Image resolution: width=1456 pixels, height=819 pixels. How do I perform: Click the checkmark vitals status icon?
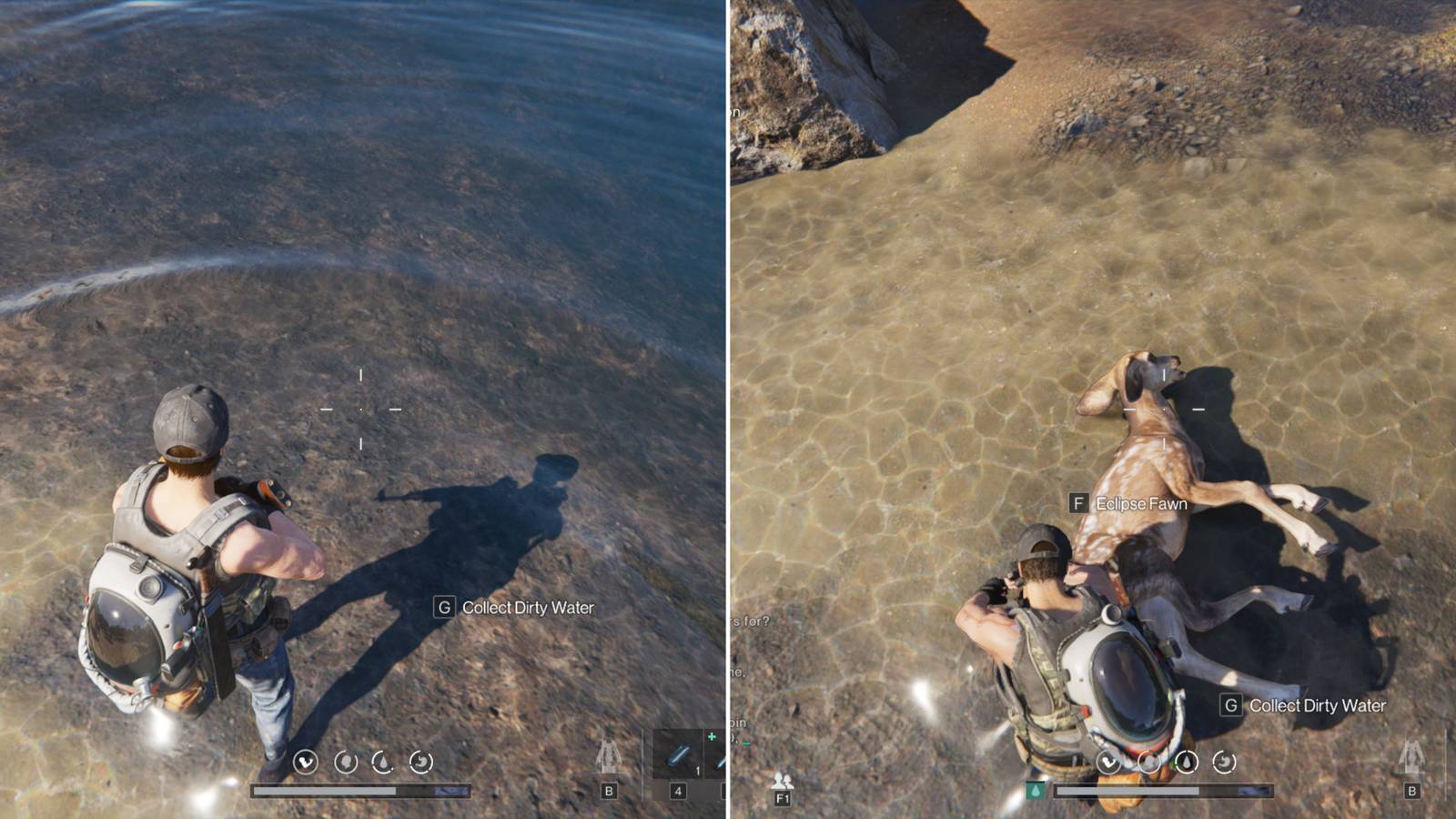(307, 763)
